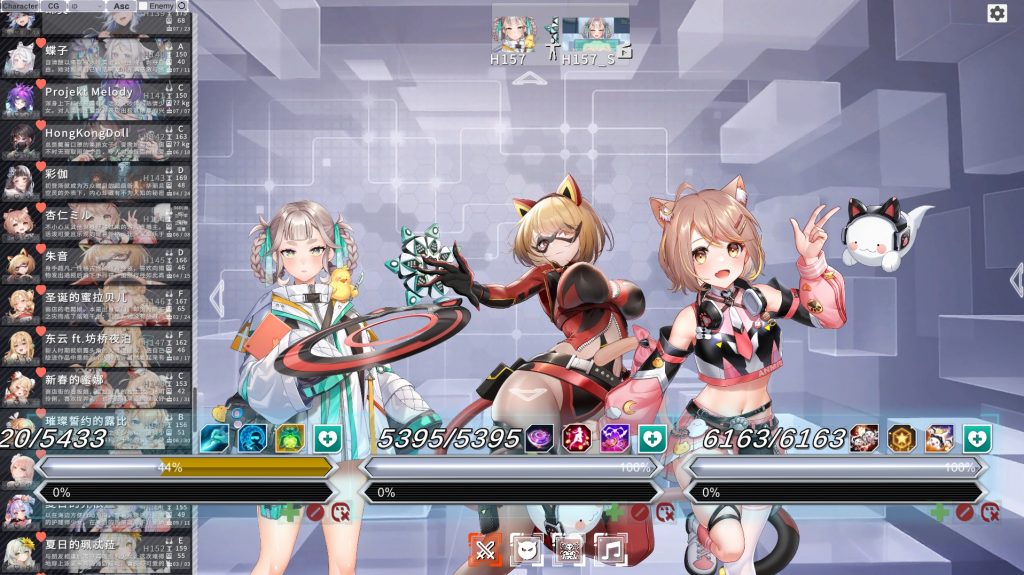Select the H157 character thumbnail
This screenshot has width=1024, height=575.
510,34
